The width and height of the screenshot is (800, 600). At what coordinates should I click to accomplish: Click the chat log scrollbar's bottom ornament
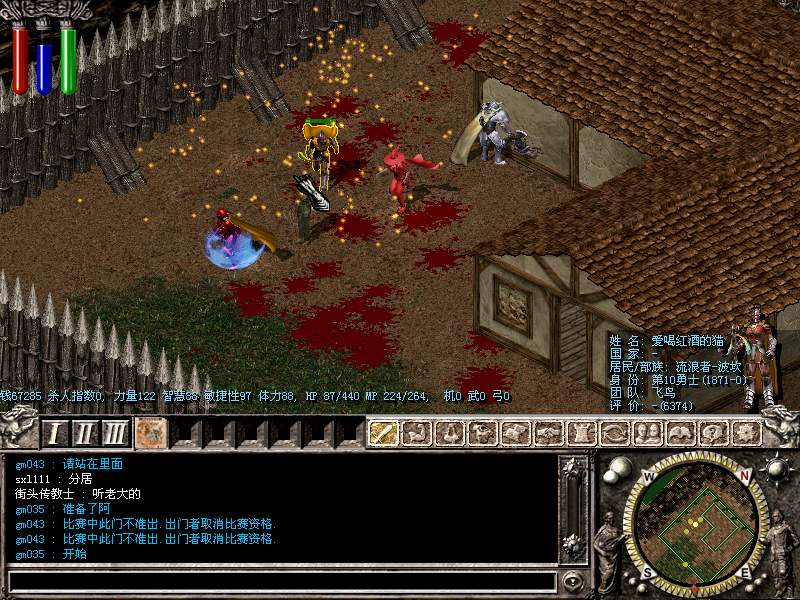[573, 546]
